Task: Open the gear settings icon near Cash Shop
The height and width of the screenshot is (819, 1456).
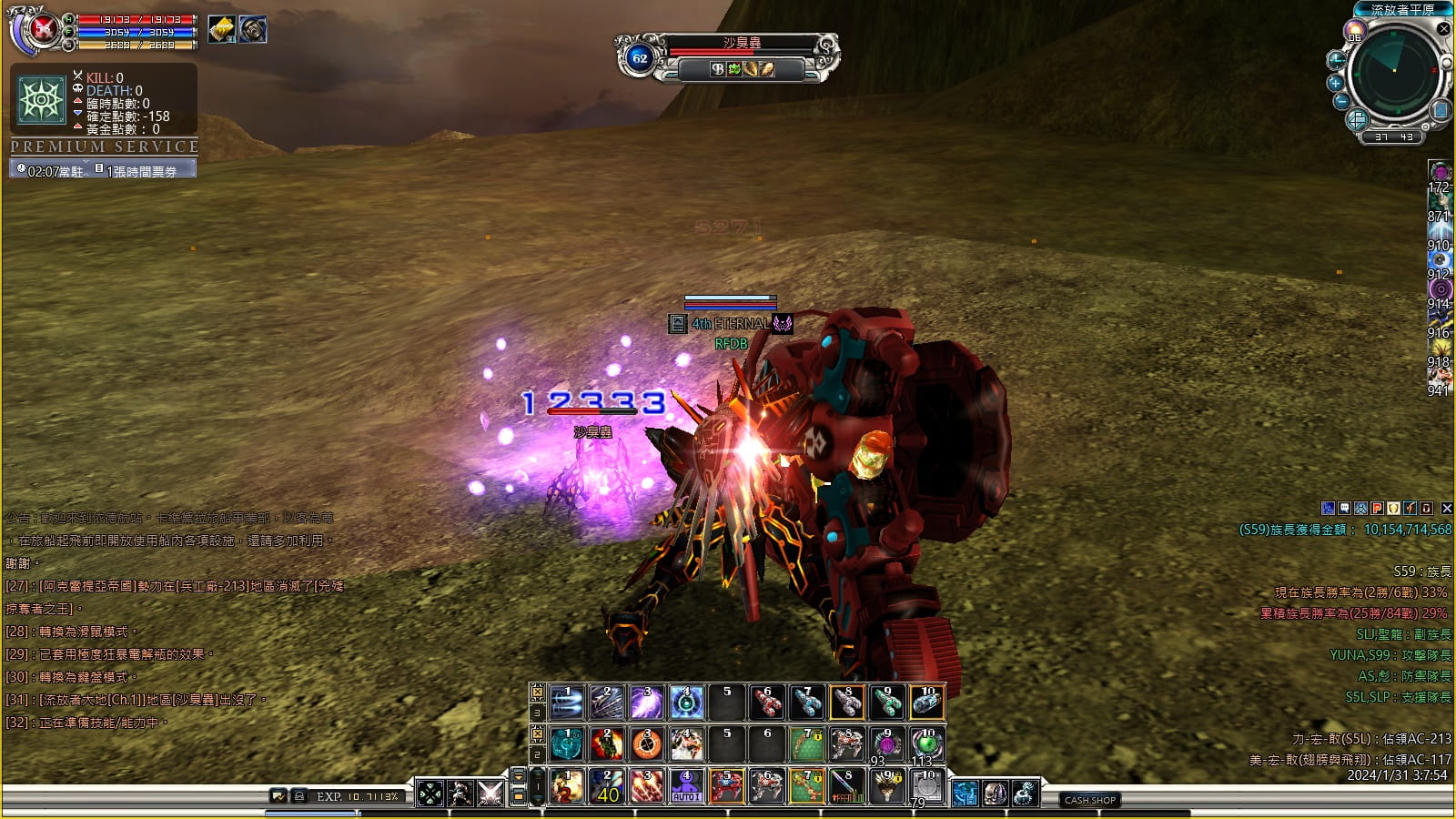Action: [1025, 794]
